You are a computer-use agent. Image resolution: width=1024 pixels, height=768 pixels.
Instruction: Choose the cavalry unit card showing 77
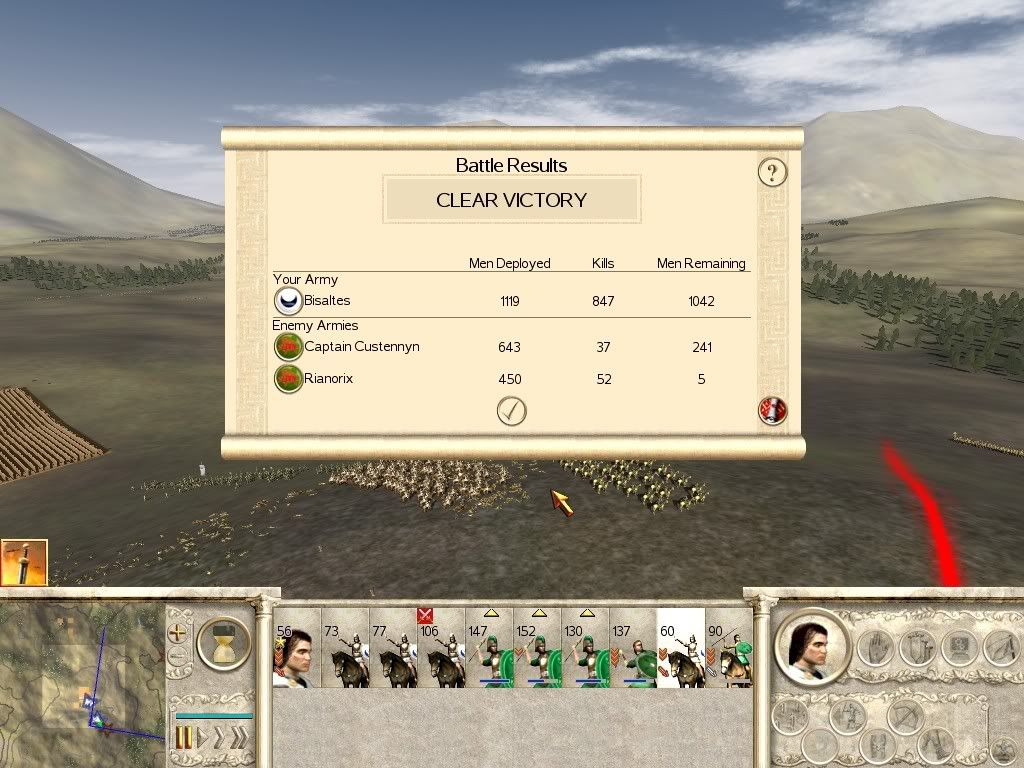point(393,649)
